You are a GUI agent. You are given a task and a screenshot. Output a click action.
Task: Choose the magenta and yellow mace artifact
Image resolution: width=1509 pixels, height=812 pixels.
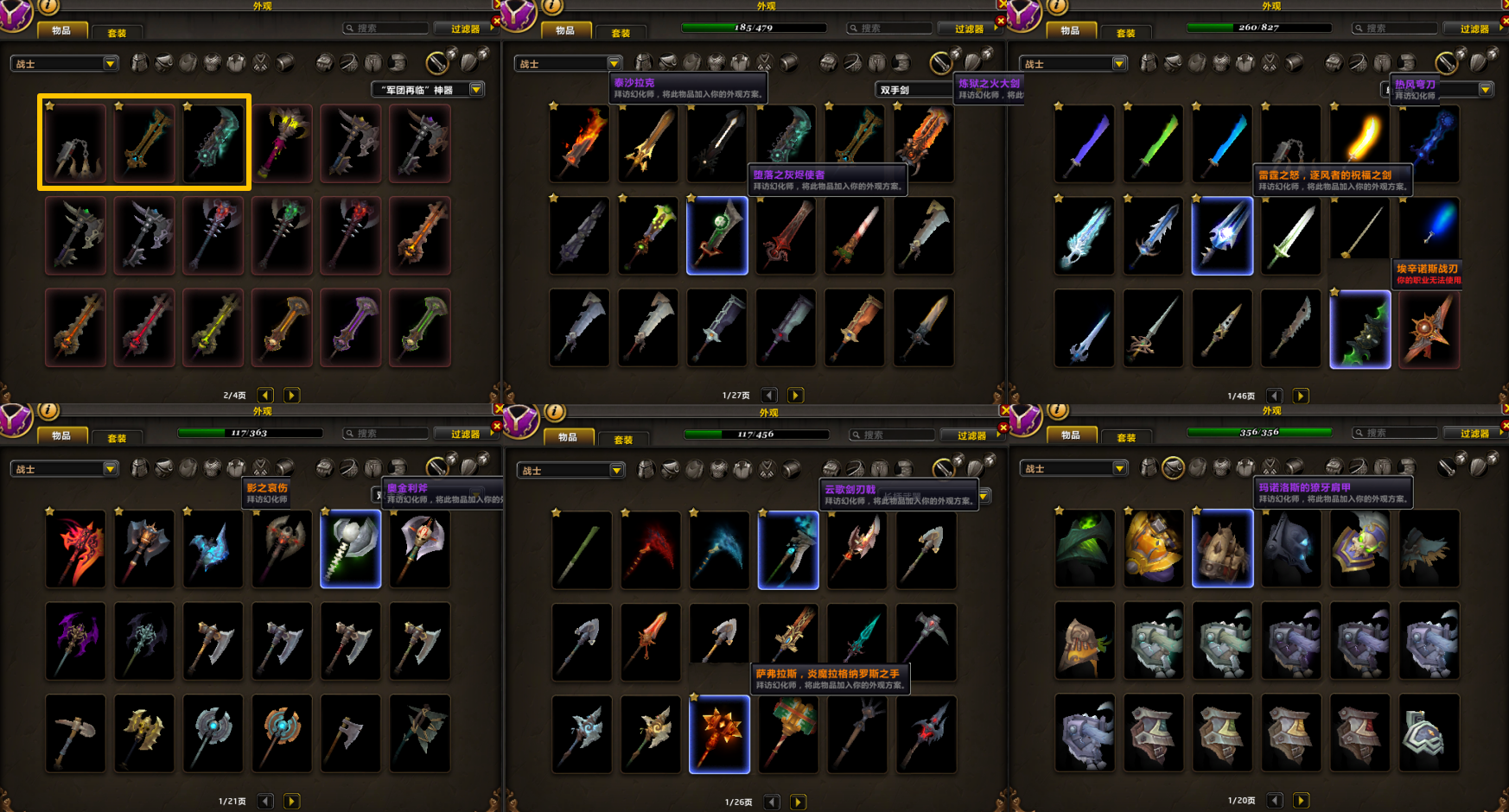(283, 143)
